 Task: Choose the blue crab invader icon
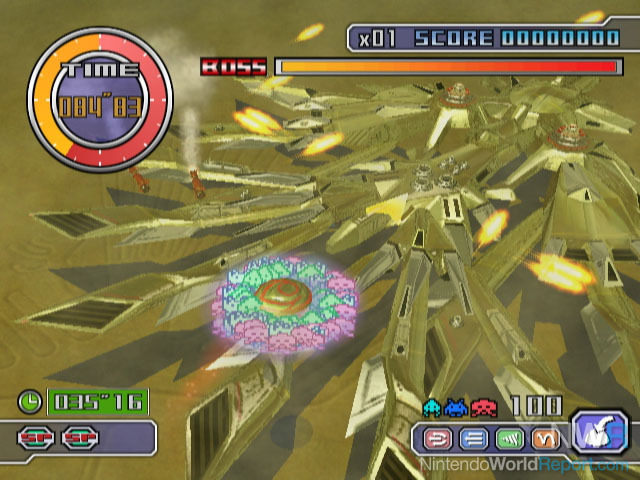tap(457, 406)
